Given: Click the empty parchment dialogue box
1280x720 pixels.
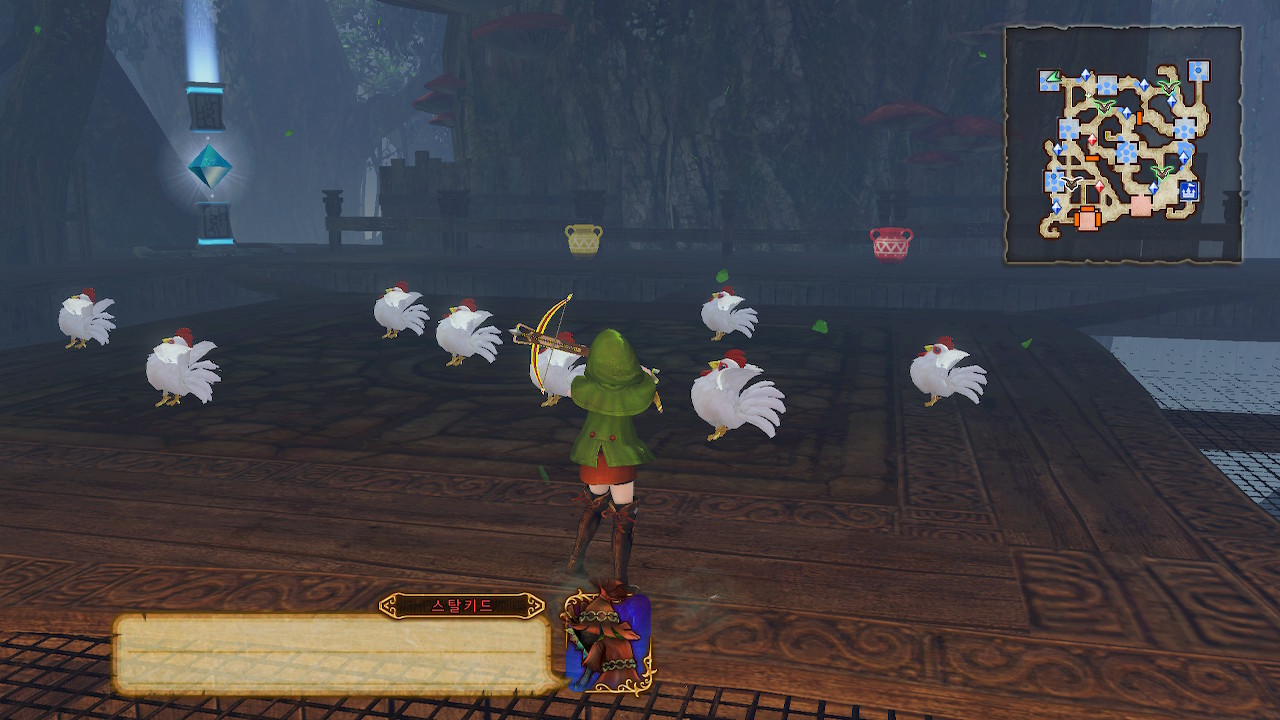Looking at the screenshot, I should 335,655.
